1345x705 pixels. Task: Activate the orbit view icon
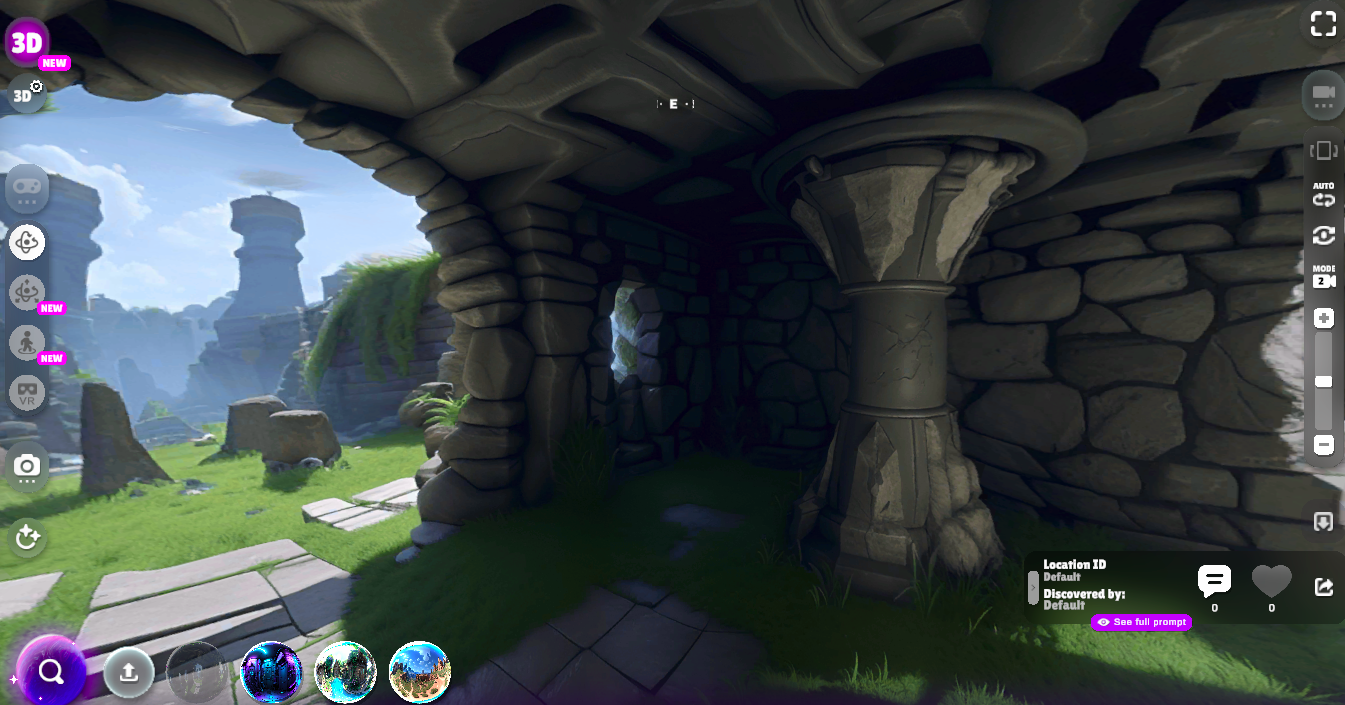(x=27, y=241)
